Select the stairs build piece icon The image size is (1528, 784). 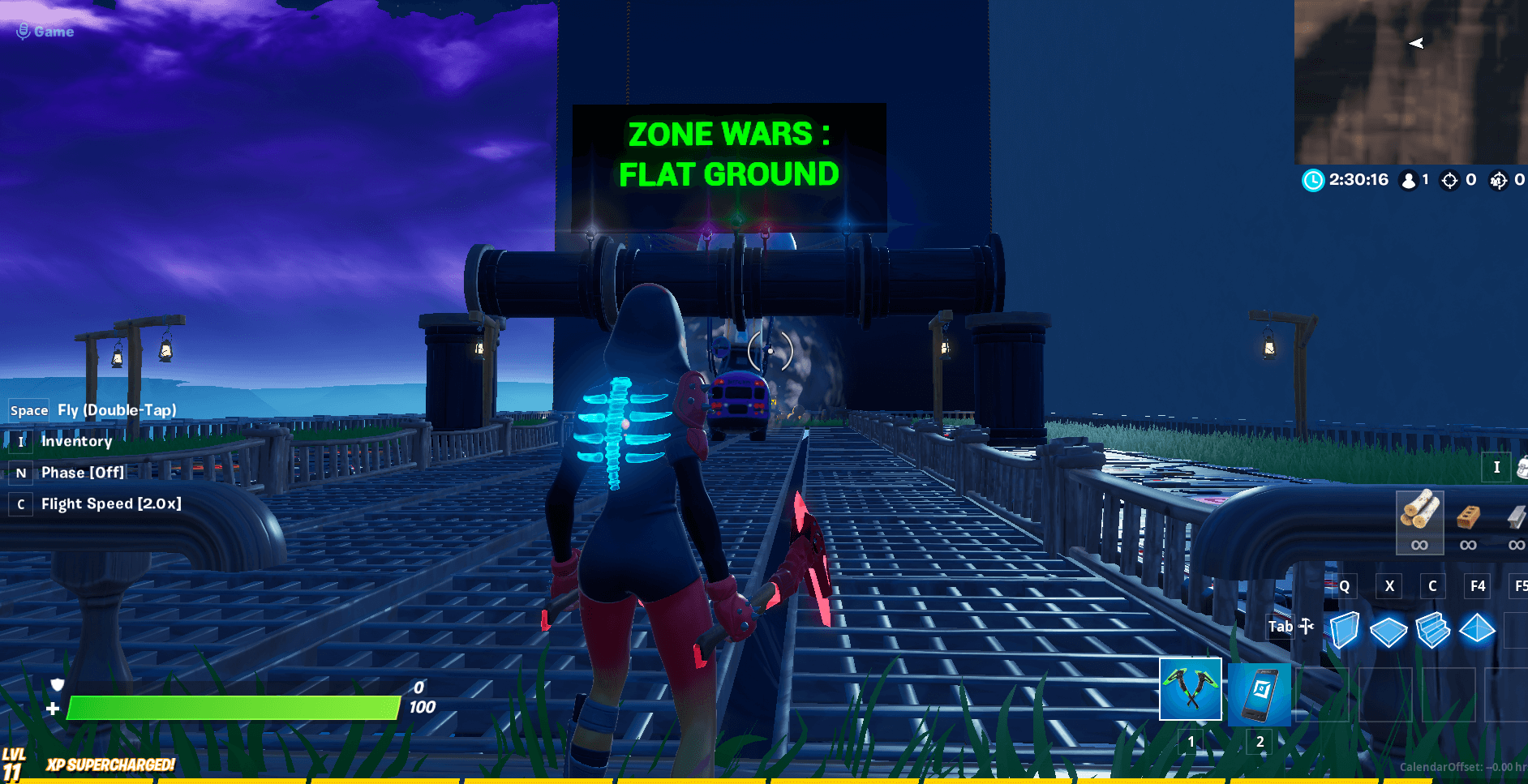(1432, 630)
